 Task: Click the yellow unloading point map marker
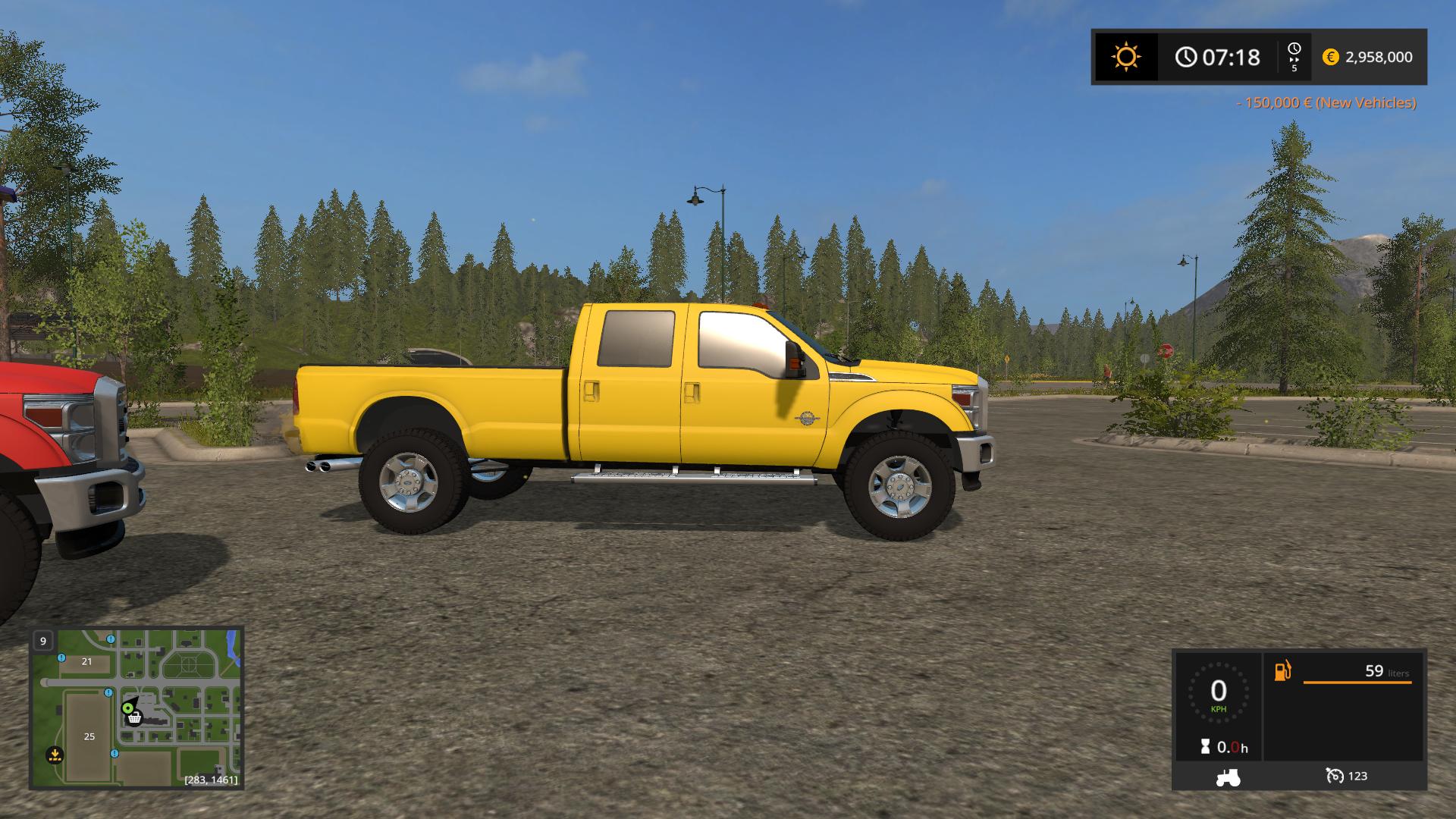tap(54, 755)
